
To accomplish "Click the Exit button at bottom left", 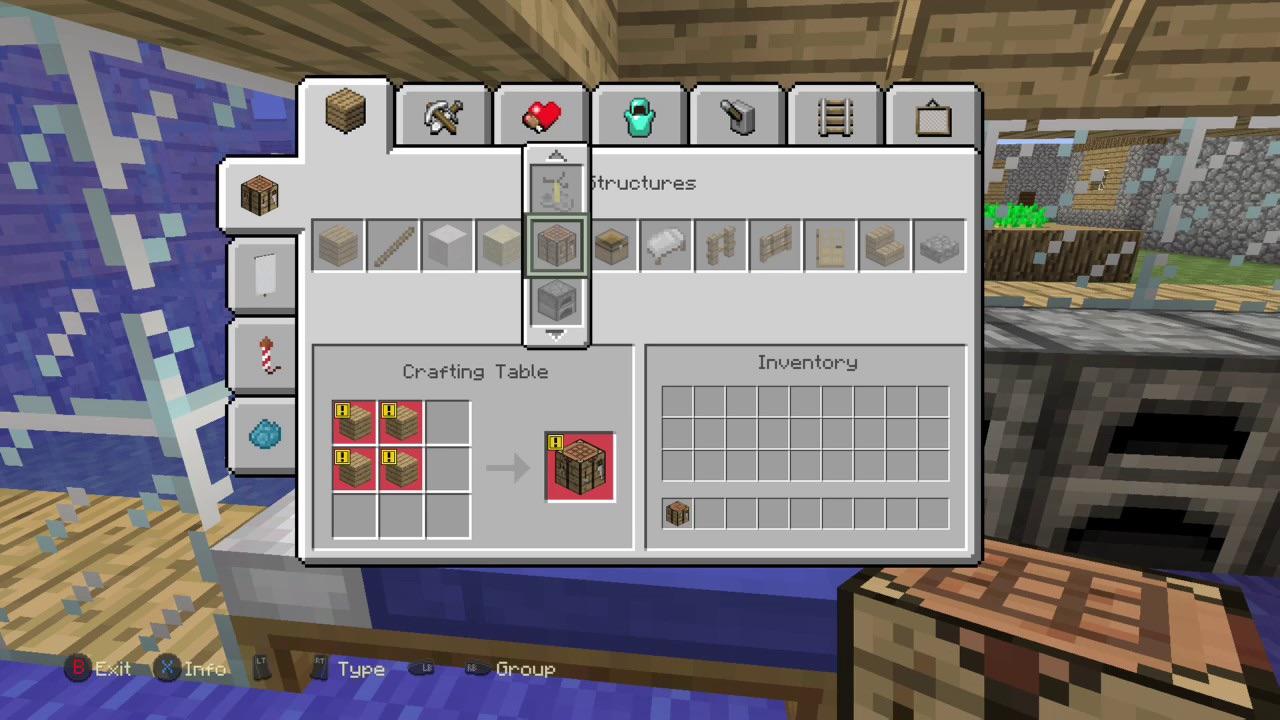I will pos(98,669).
